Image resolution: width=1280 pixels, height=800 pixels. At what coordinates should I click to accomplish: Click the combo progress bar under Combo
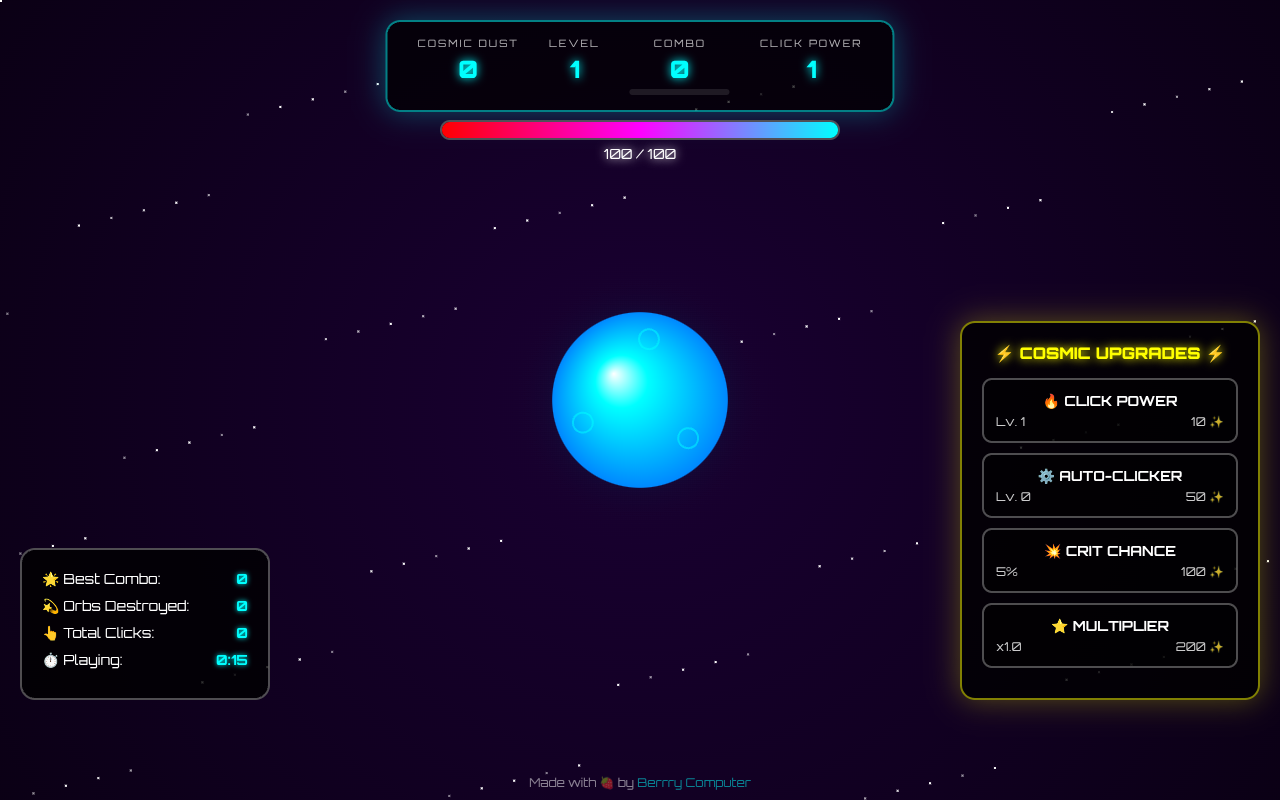tap(679, 91)
